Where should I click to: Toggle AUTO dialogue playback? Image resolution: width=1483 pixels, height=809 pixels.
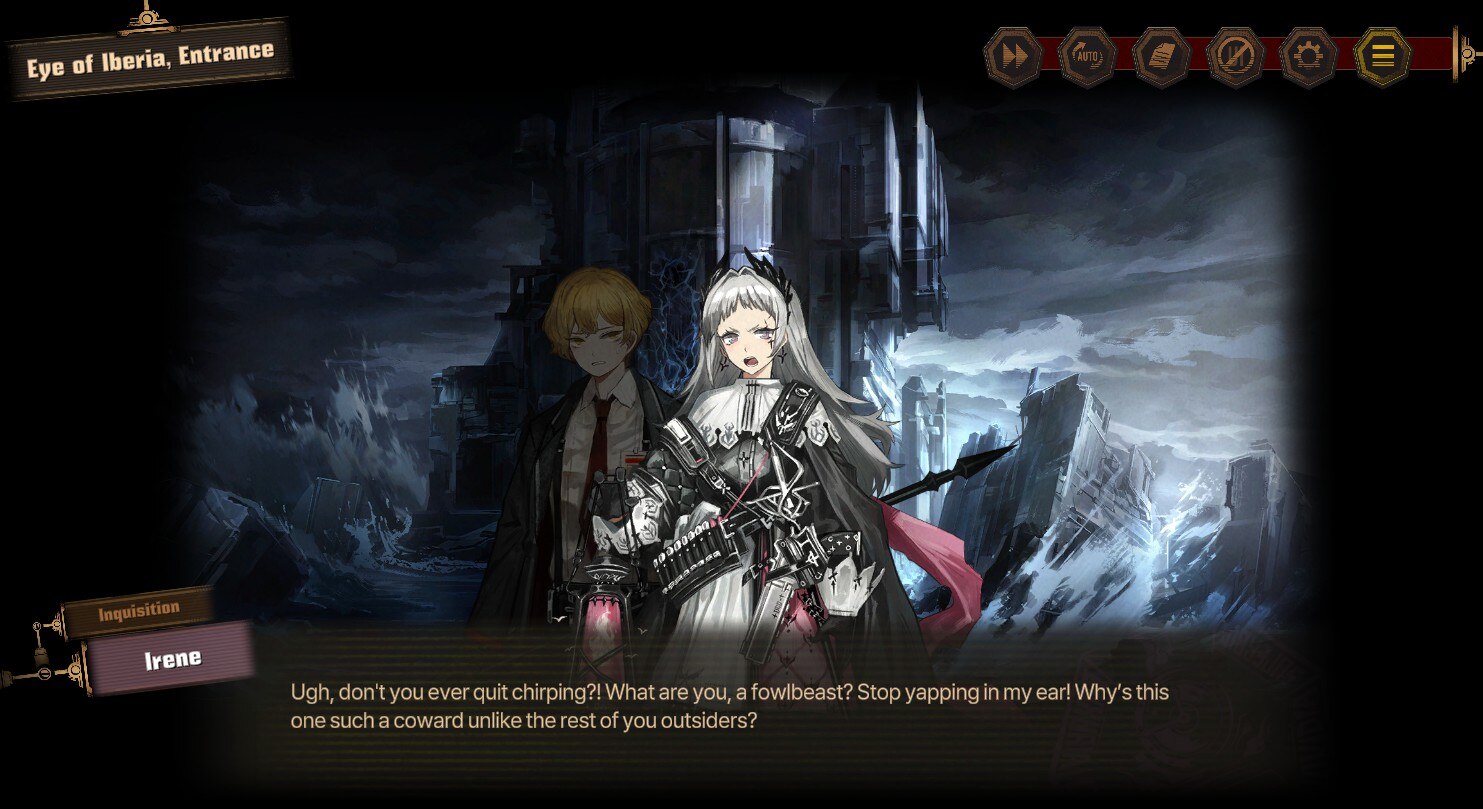coord(1087,57)
